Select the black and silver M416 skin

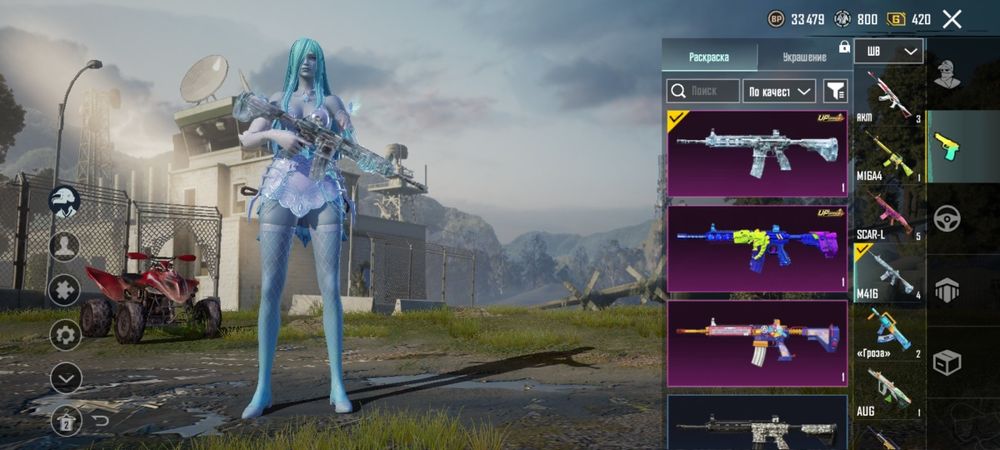click(x=757, y=425)
